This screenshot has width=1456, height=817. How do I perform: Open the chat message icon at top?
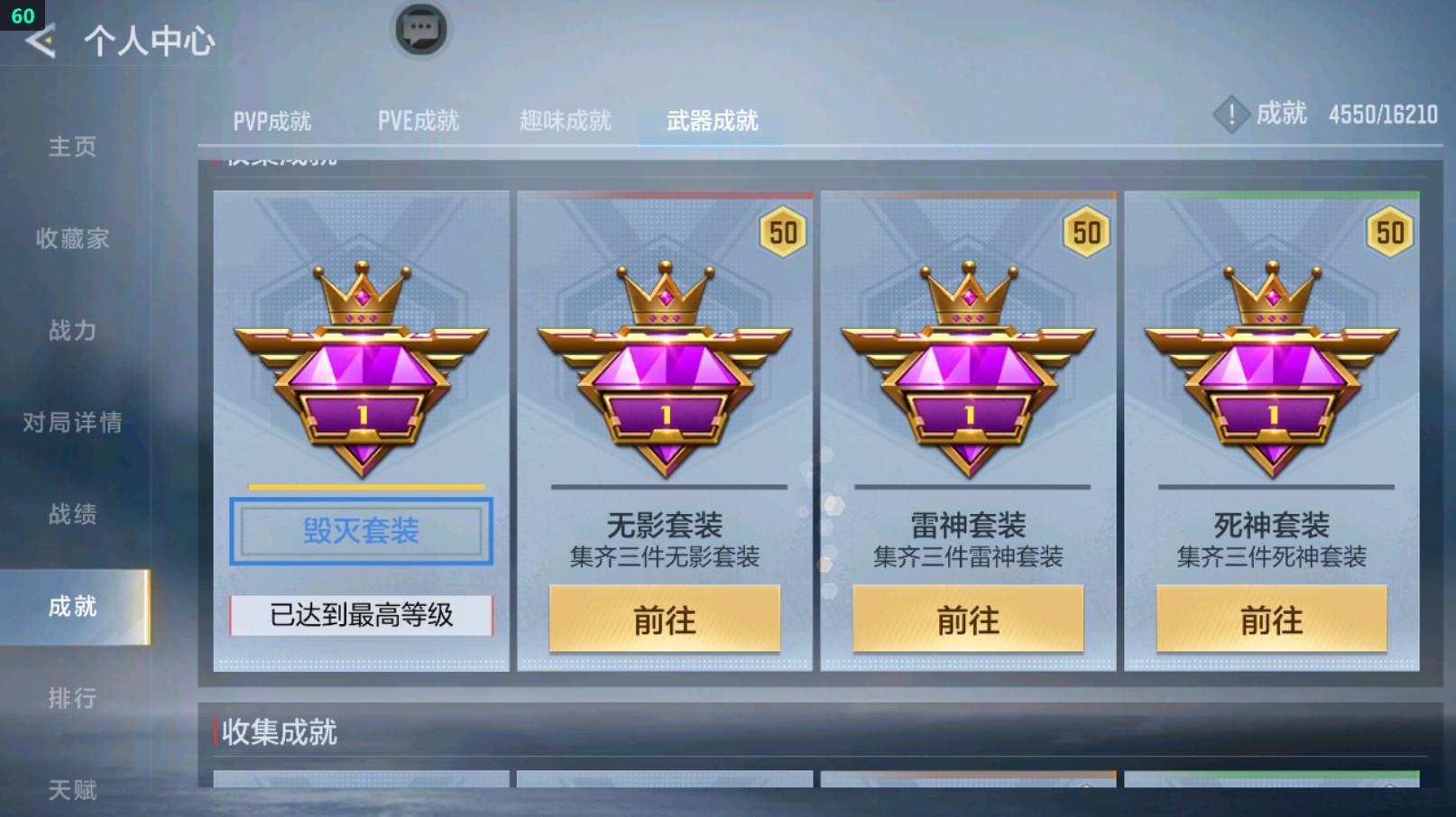pyautogui.click(x=420, y=29)
